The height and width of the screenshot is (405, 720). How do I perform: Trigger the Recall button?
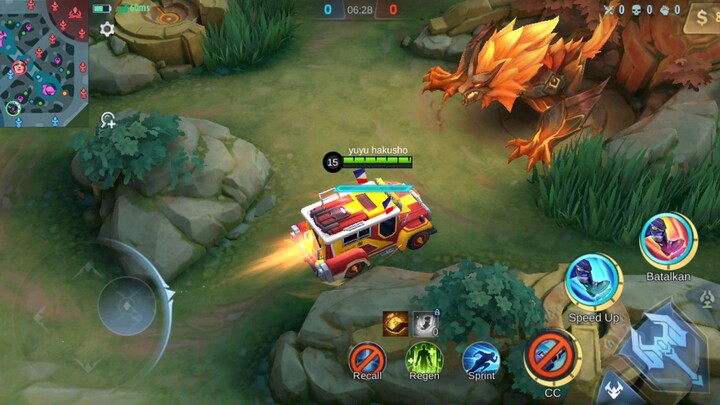[x=367, y=357]
